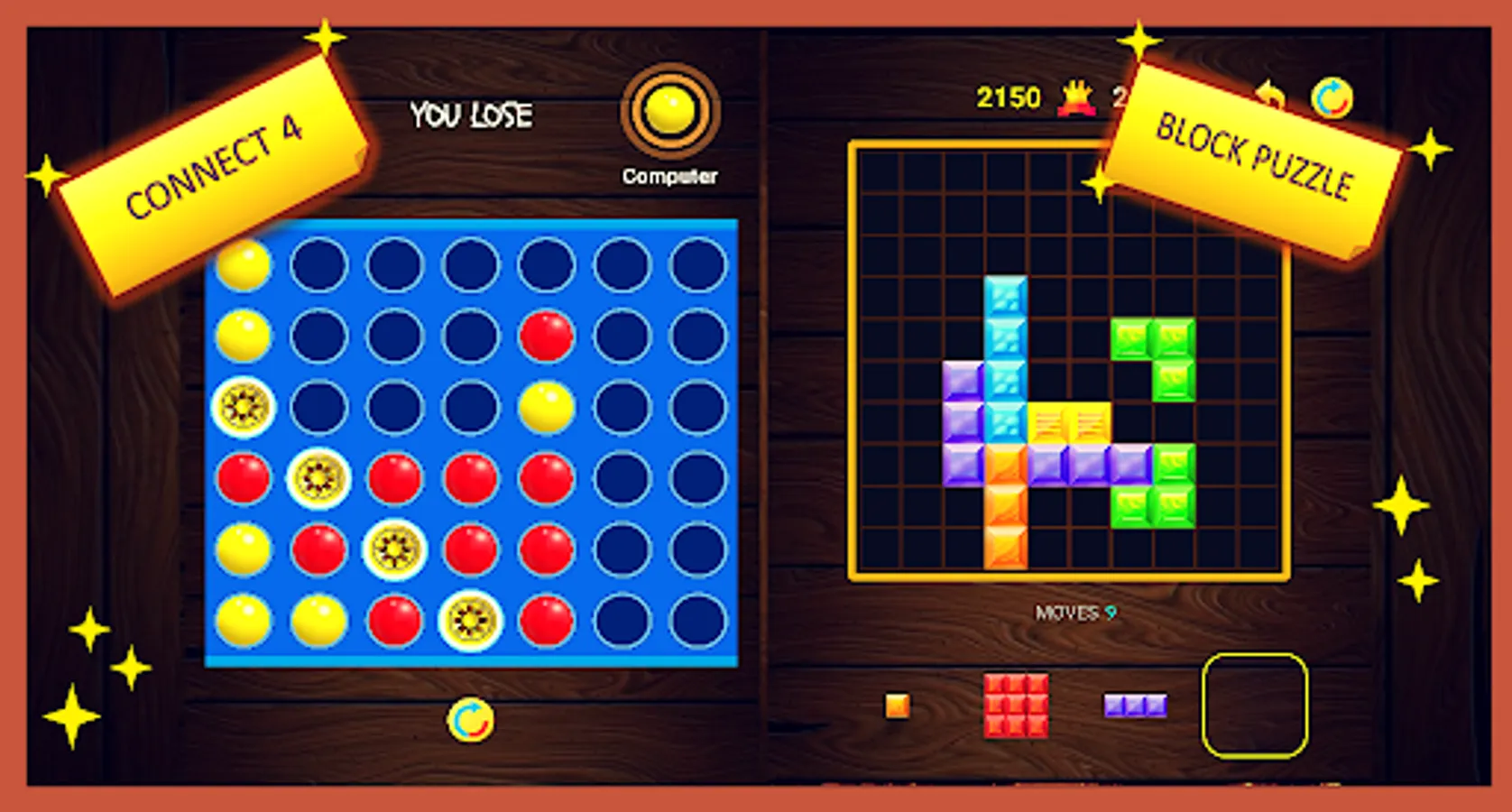Tap the Computer label under the turn indicator

coord(669,176)
